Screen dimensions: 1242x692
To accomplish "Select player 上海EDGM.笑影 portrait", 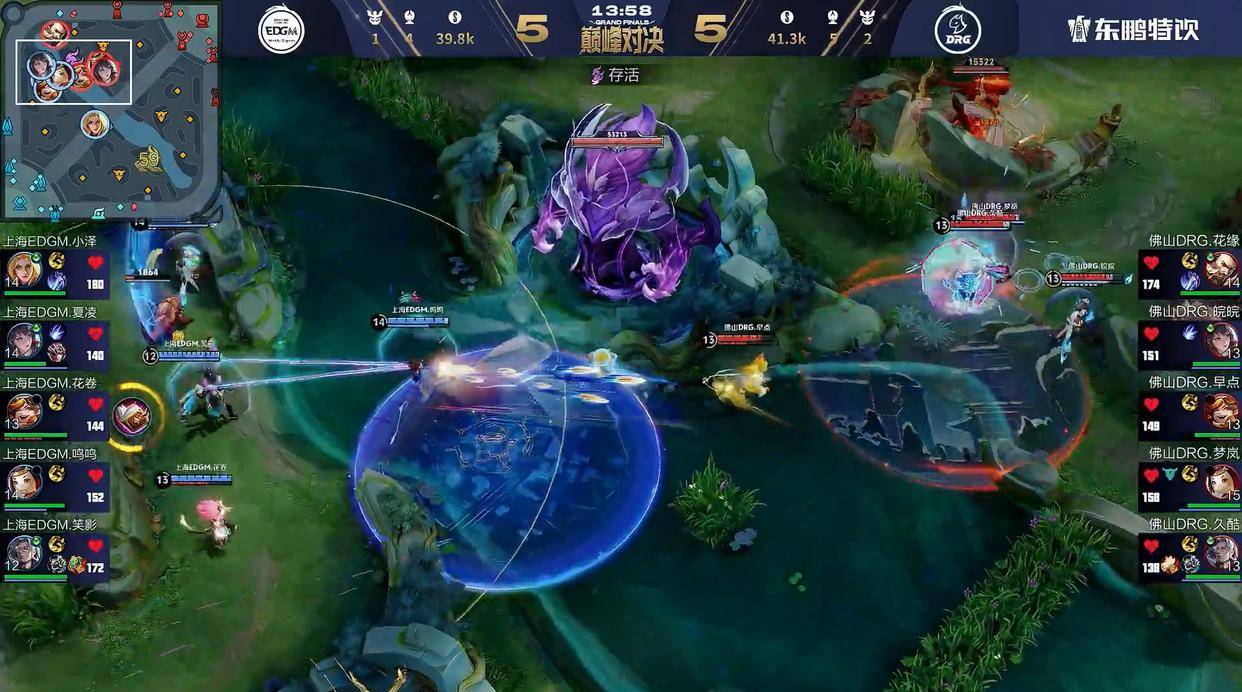I will point(24,553).
